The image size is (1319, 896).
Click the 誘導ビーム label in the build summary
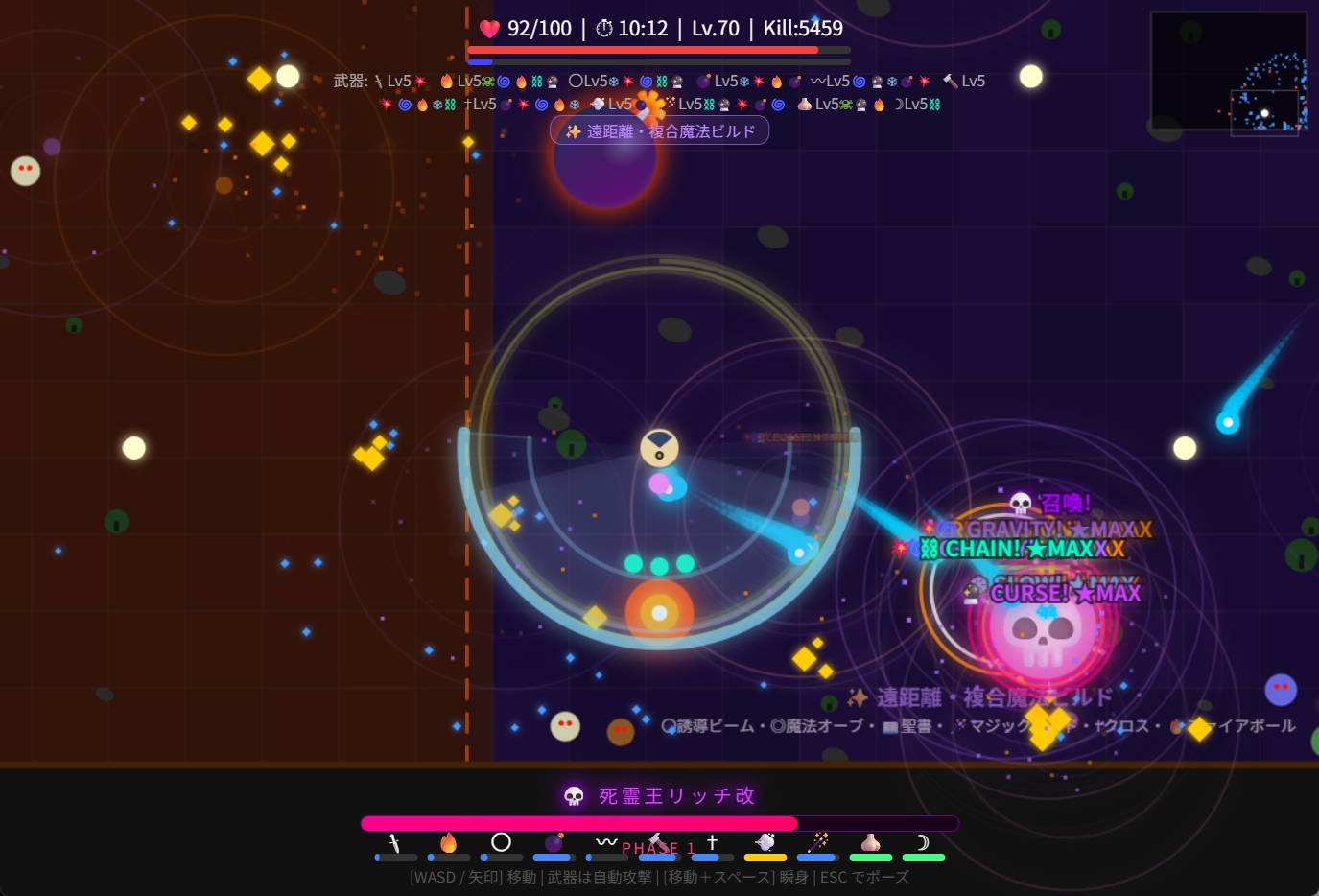706,726
